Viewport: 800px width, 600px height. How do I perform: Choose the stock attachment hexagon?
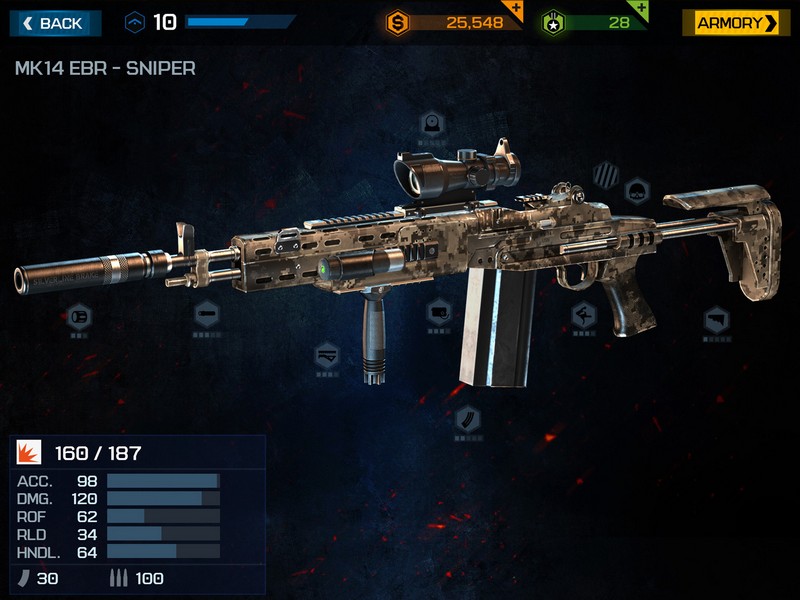[716, 320]
